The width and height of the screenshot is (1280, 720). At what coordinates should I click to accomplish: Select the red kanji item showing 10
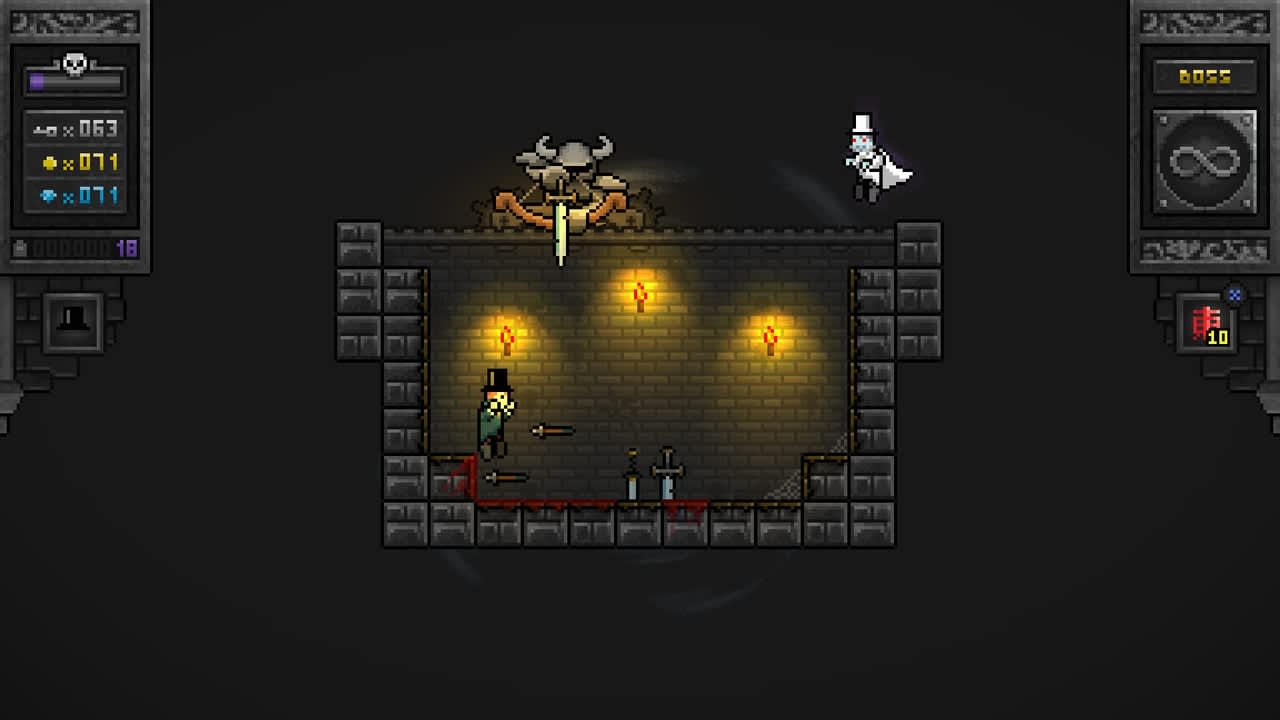coord(1206,322)
